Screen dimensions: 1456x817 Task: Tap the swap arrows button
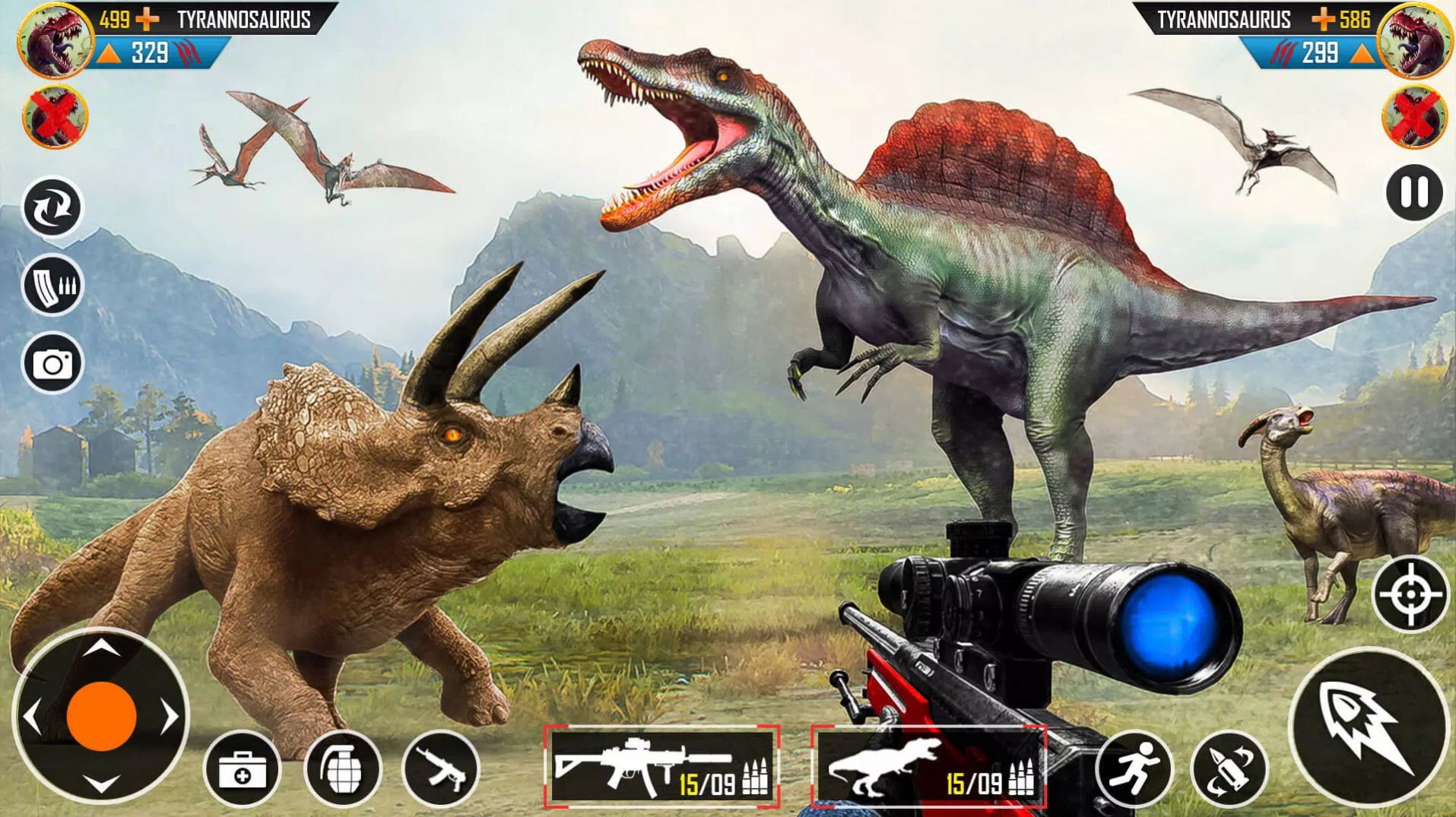(52, 207)
